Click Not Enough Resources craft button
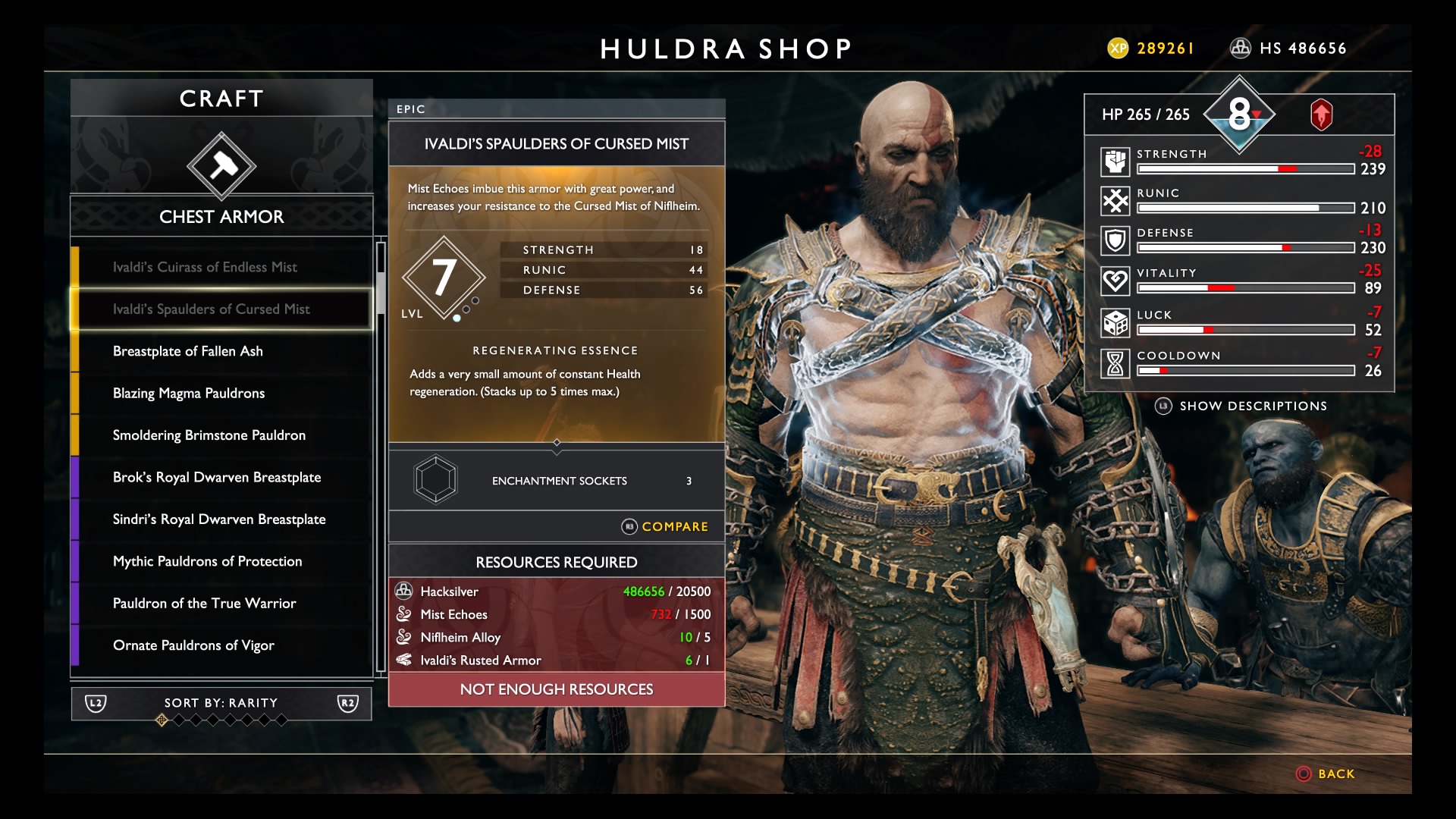 tap(556, 689)
